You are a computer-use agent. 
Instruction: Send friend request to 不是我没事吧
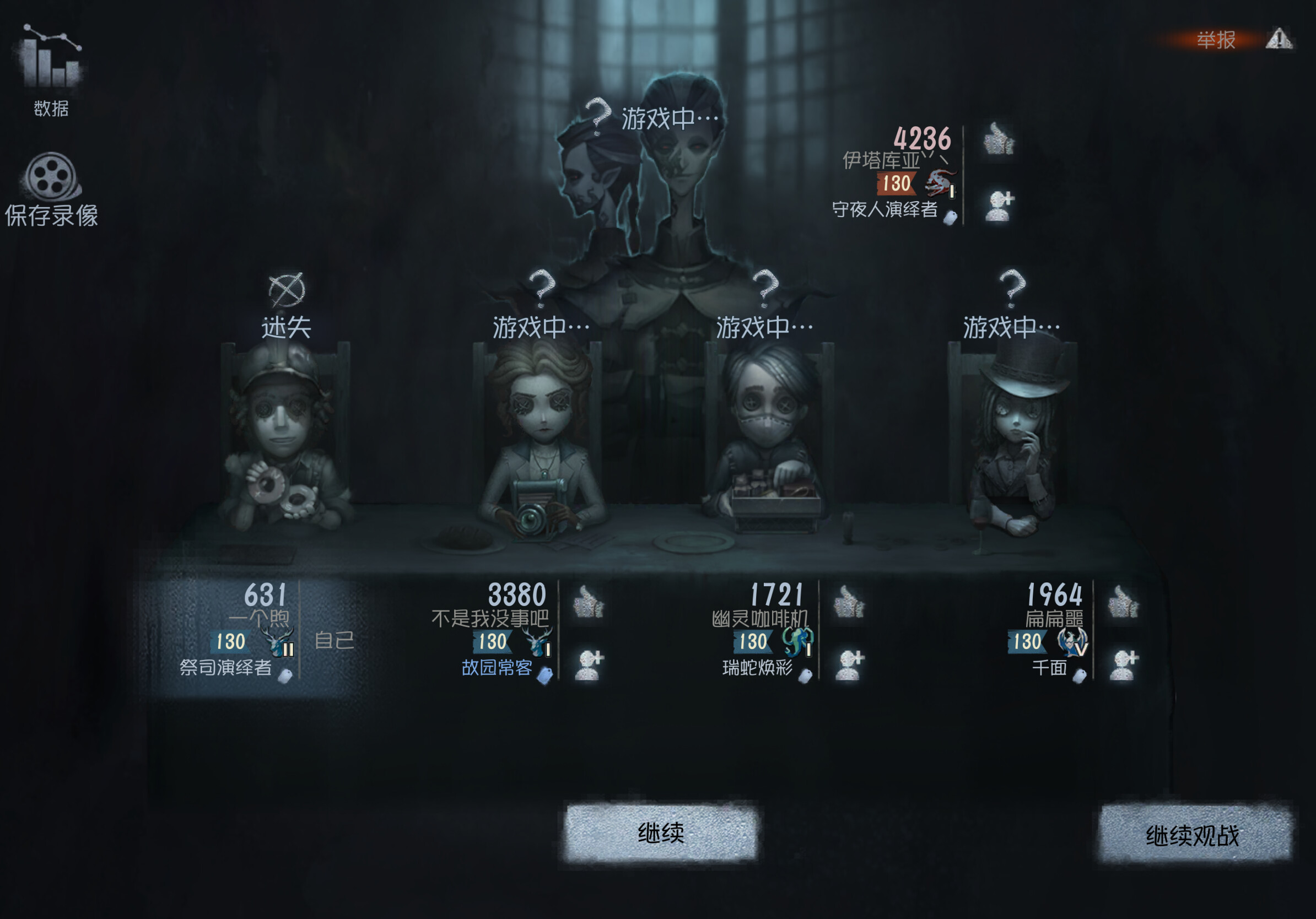click(x=590, y=665)
